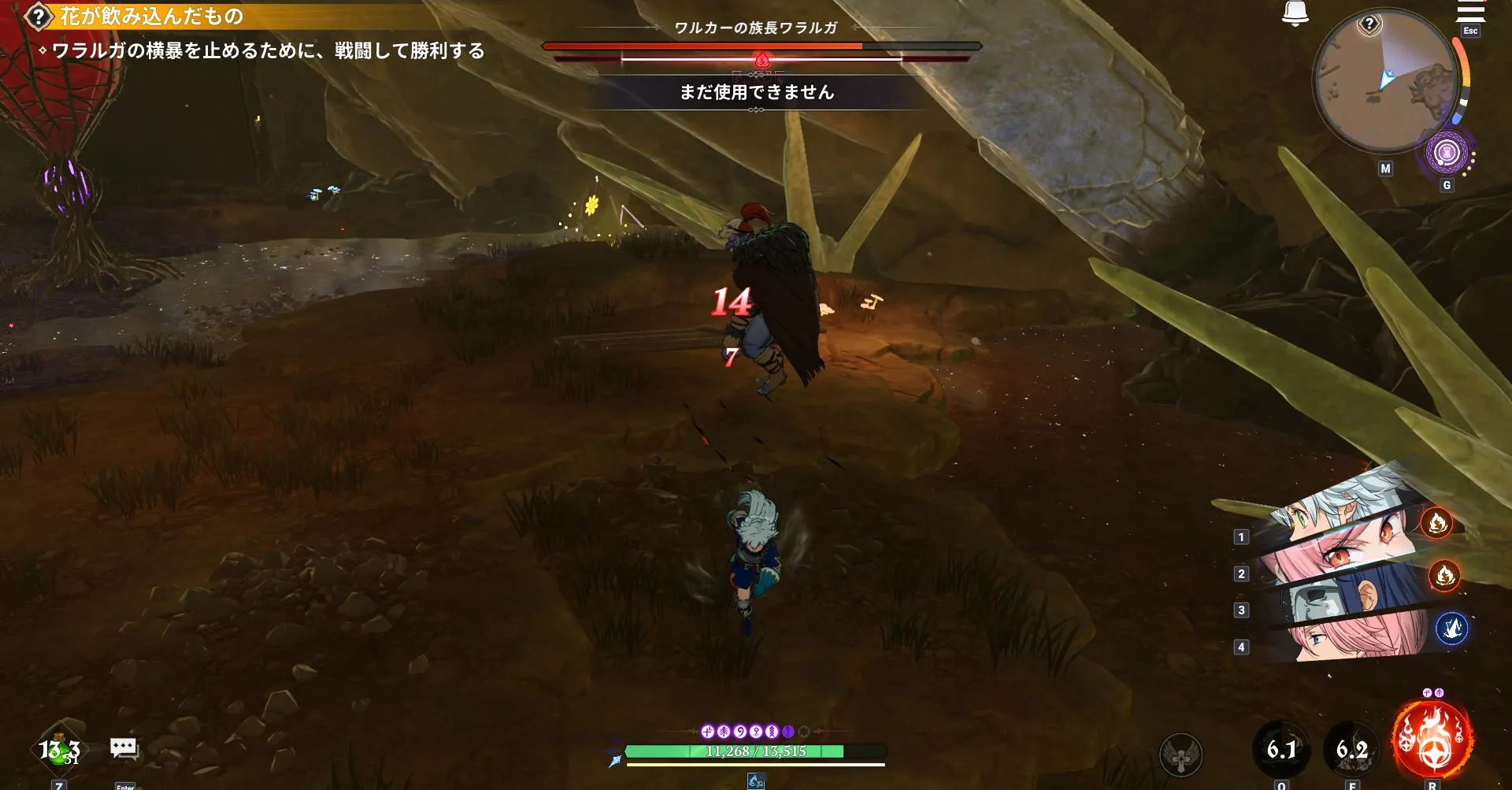Click the '?' quest marker on the minimap

click(x=1370, y=24)
